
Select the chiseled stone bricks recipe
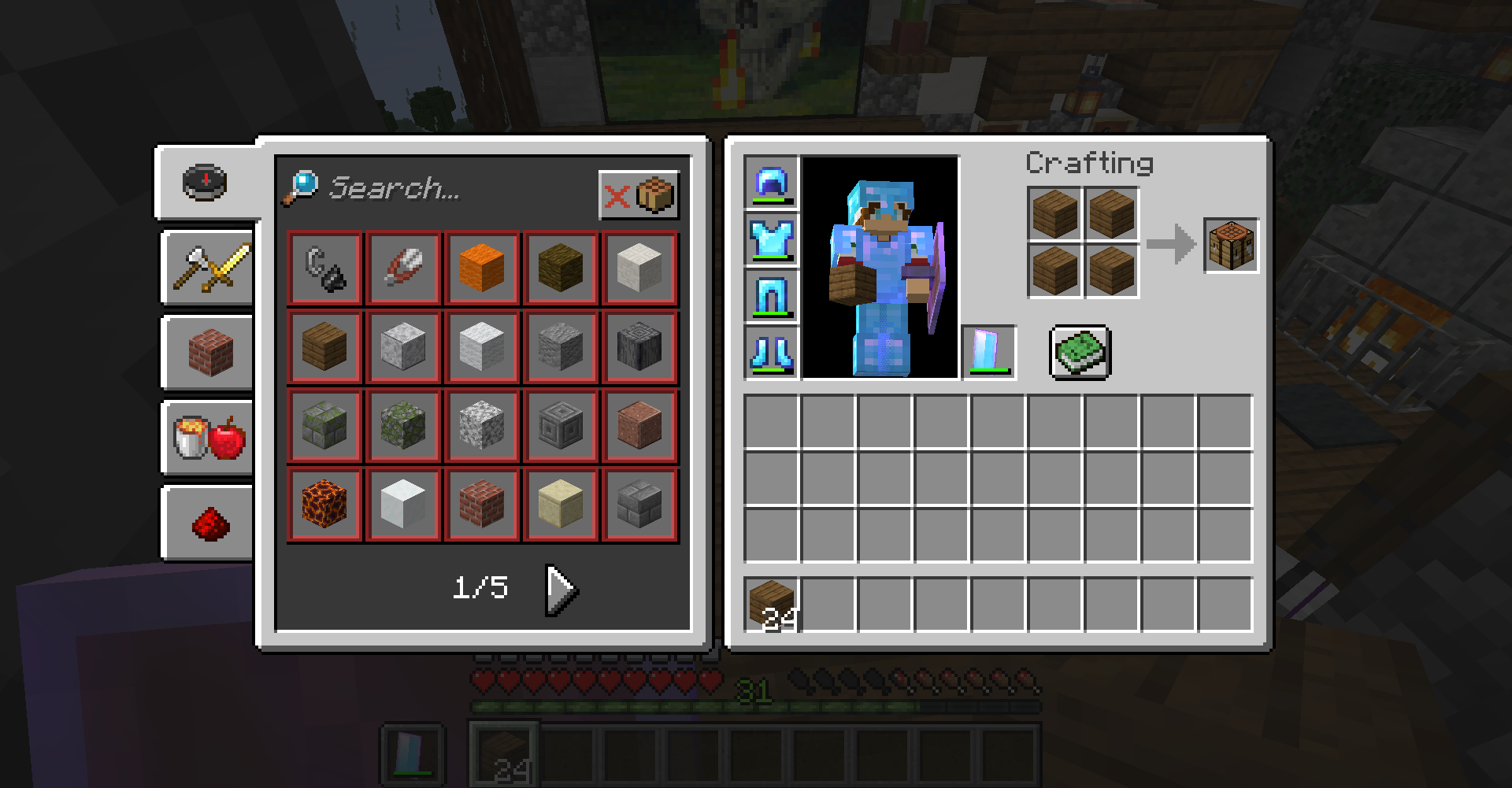pos(560,425)
